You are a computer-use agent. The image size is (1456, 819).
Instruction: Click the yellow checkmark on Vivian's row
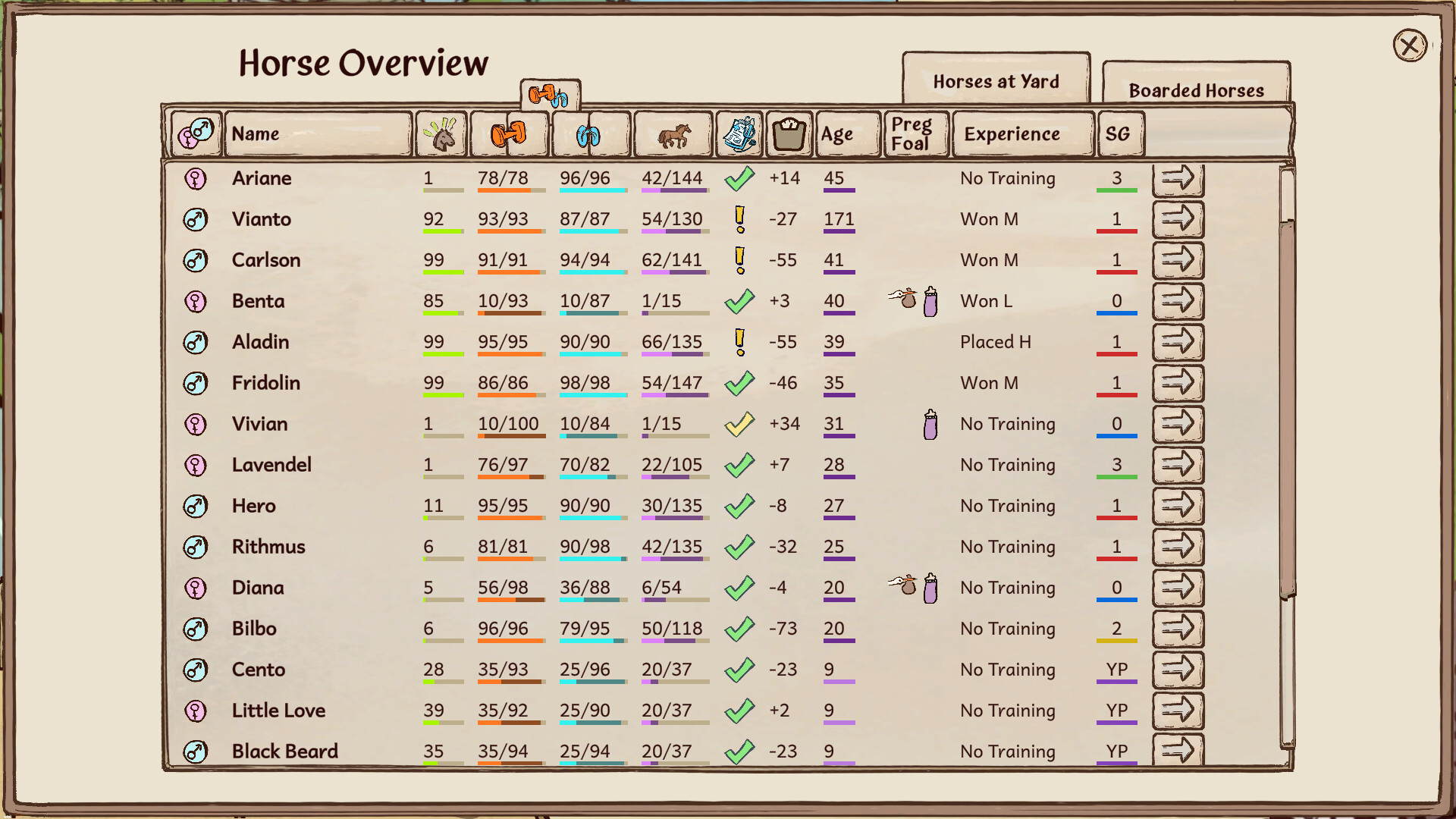(738, 424)
